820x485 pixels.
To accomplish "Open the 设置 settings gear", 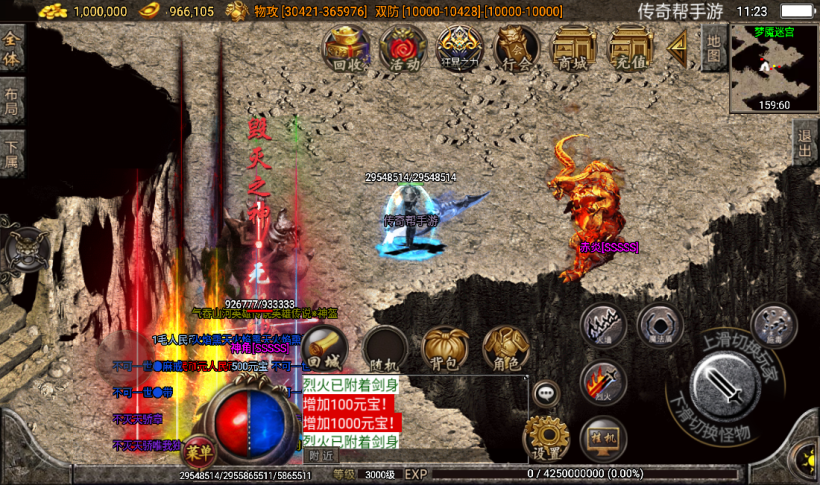I will pos(546,437).
